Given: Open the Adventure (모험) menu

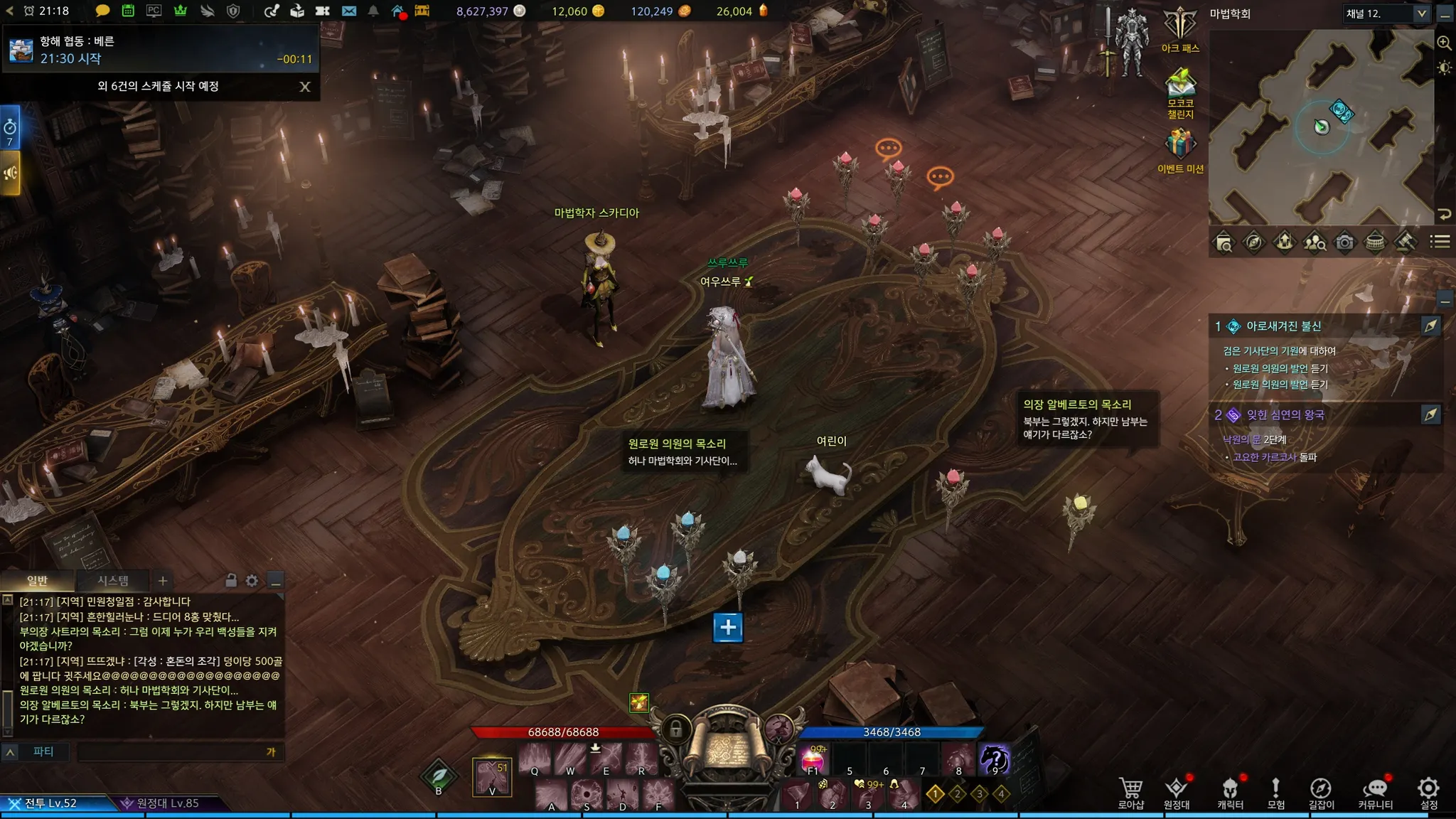Looking at the screenshot, I should (1276, 792).
